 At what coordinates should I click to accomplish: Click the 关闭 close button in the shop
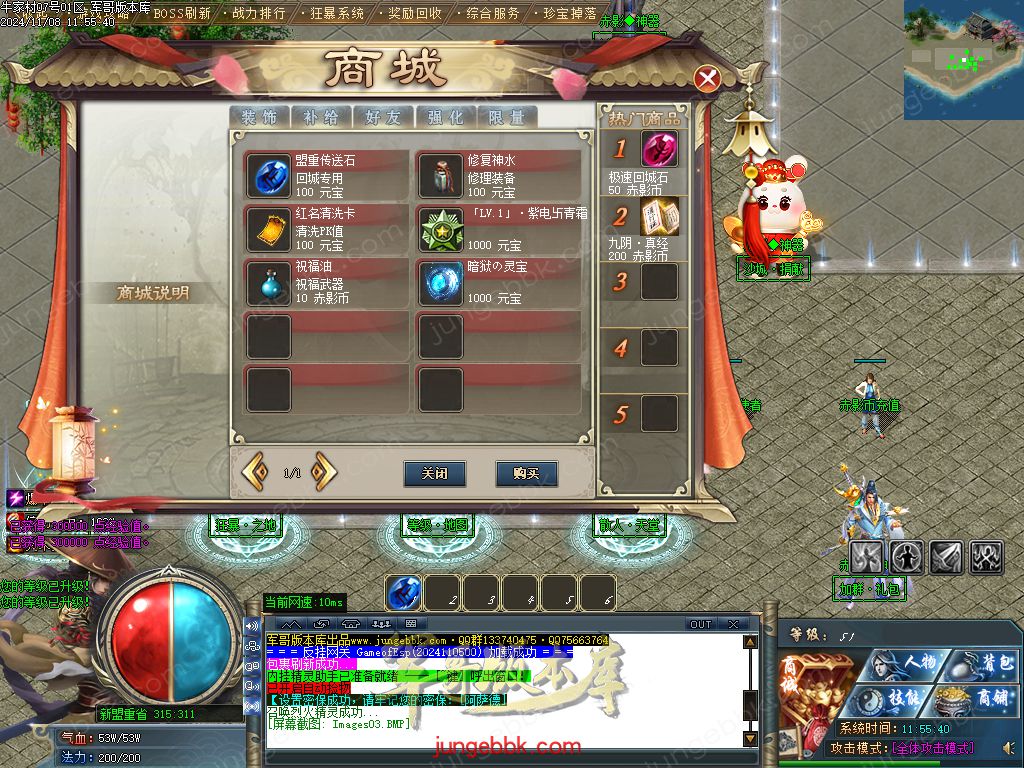(x=435, y=473)
